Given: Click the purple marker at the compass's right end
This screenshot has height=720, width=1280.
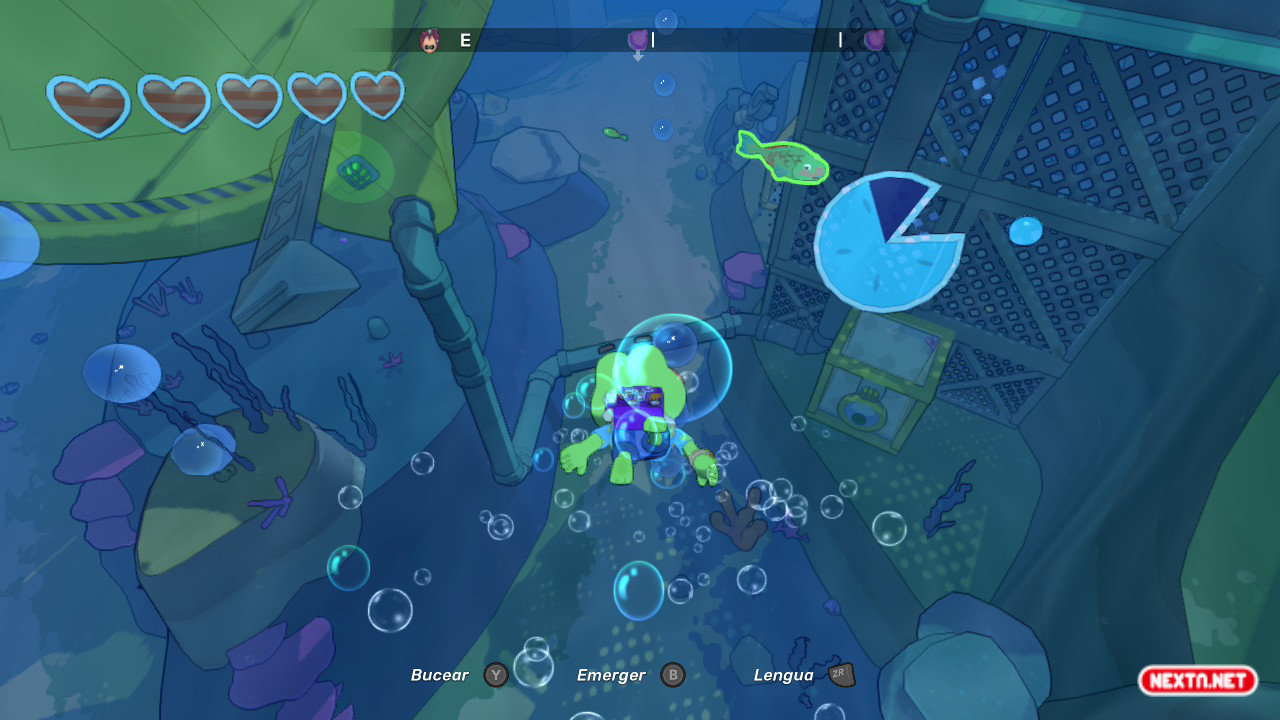Looking at the screenshot, I should [x=874, y=40].
